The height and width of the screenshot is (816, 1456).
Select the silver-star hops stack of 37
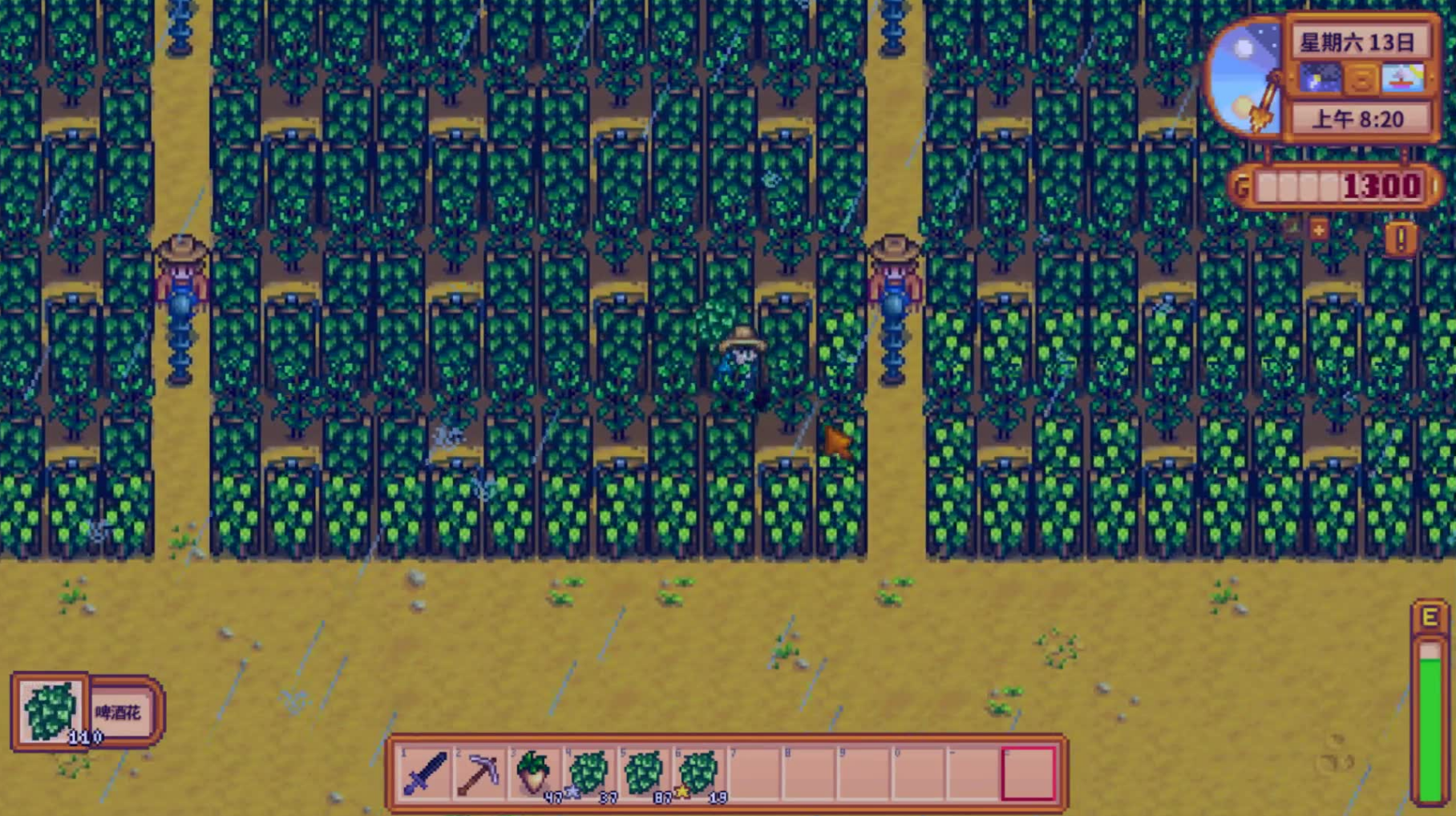(x=588, y=773)
